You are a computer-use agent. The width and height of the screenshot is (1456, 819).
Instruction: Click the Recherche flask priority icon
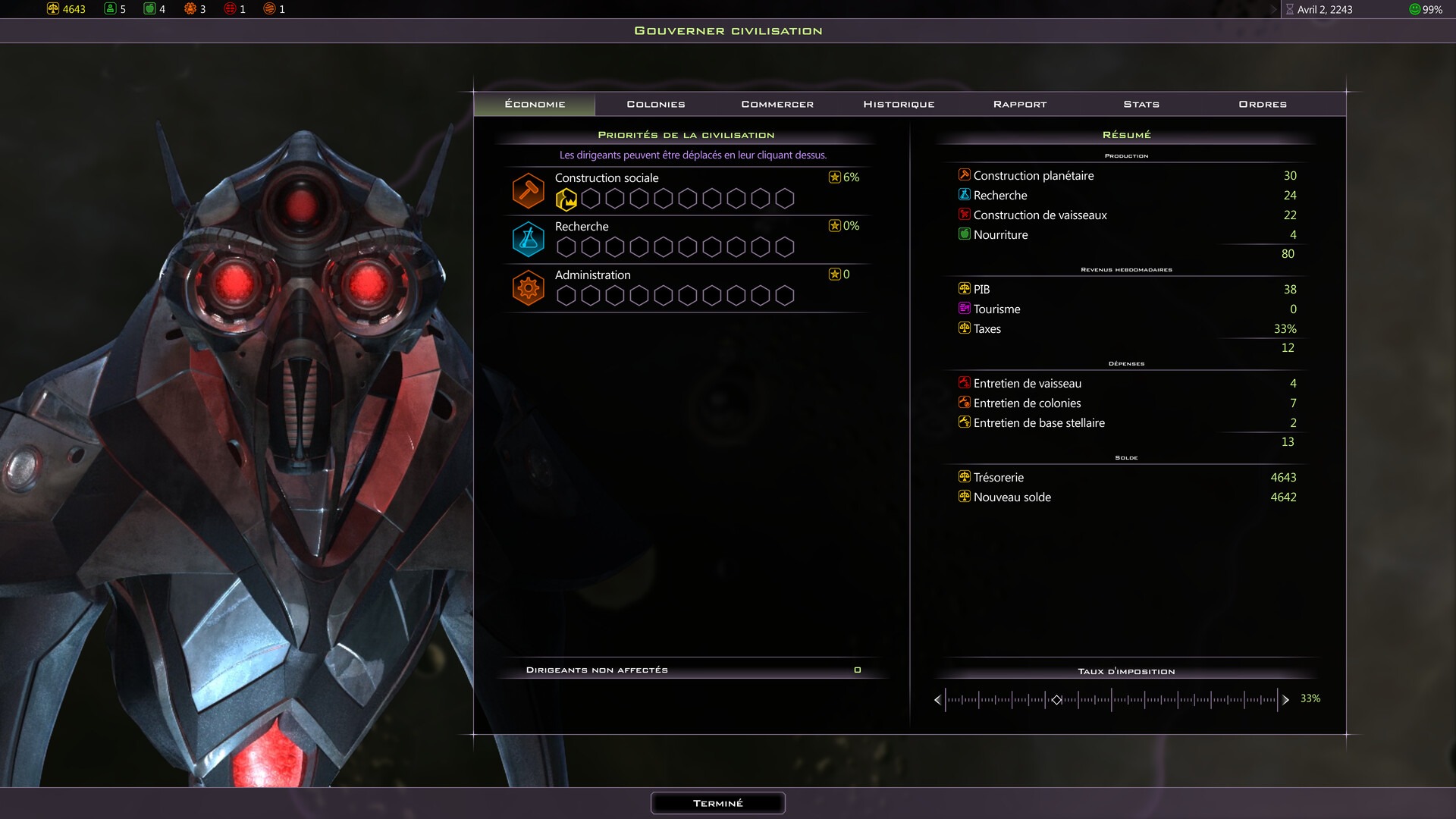[x=529, y=239]
